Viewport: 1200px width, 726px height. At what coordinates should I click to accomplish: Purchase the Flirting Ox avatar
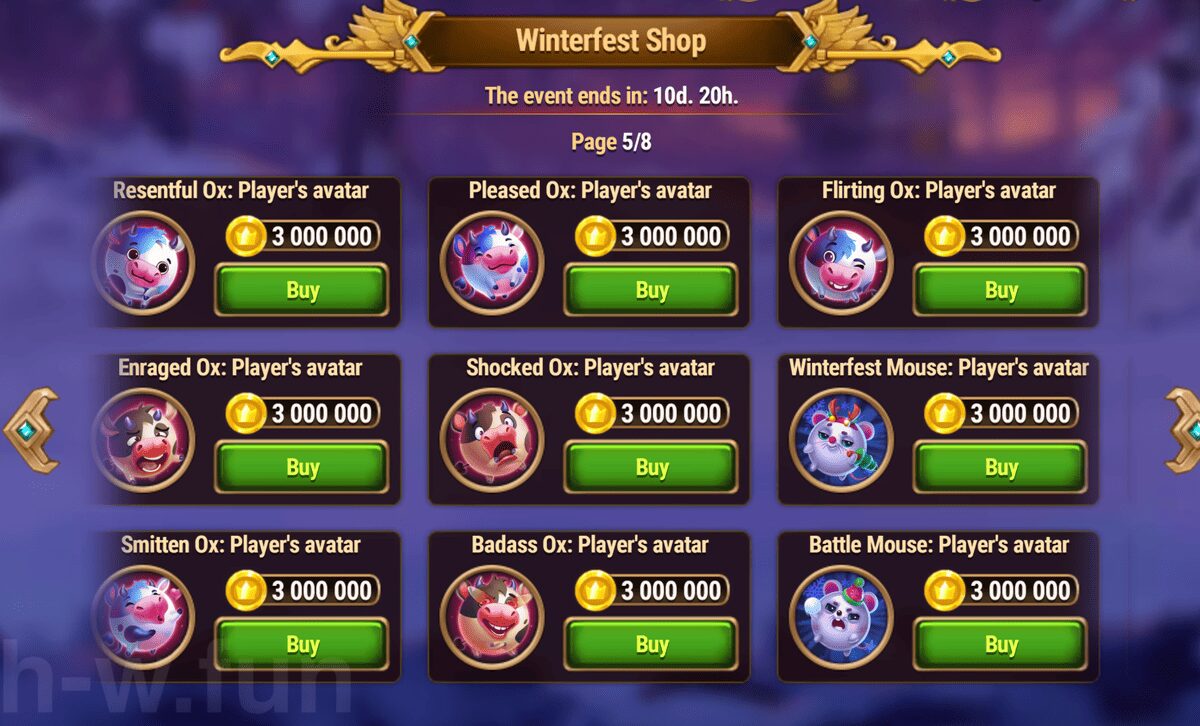click(1000, 290)
